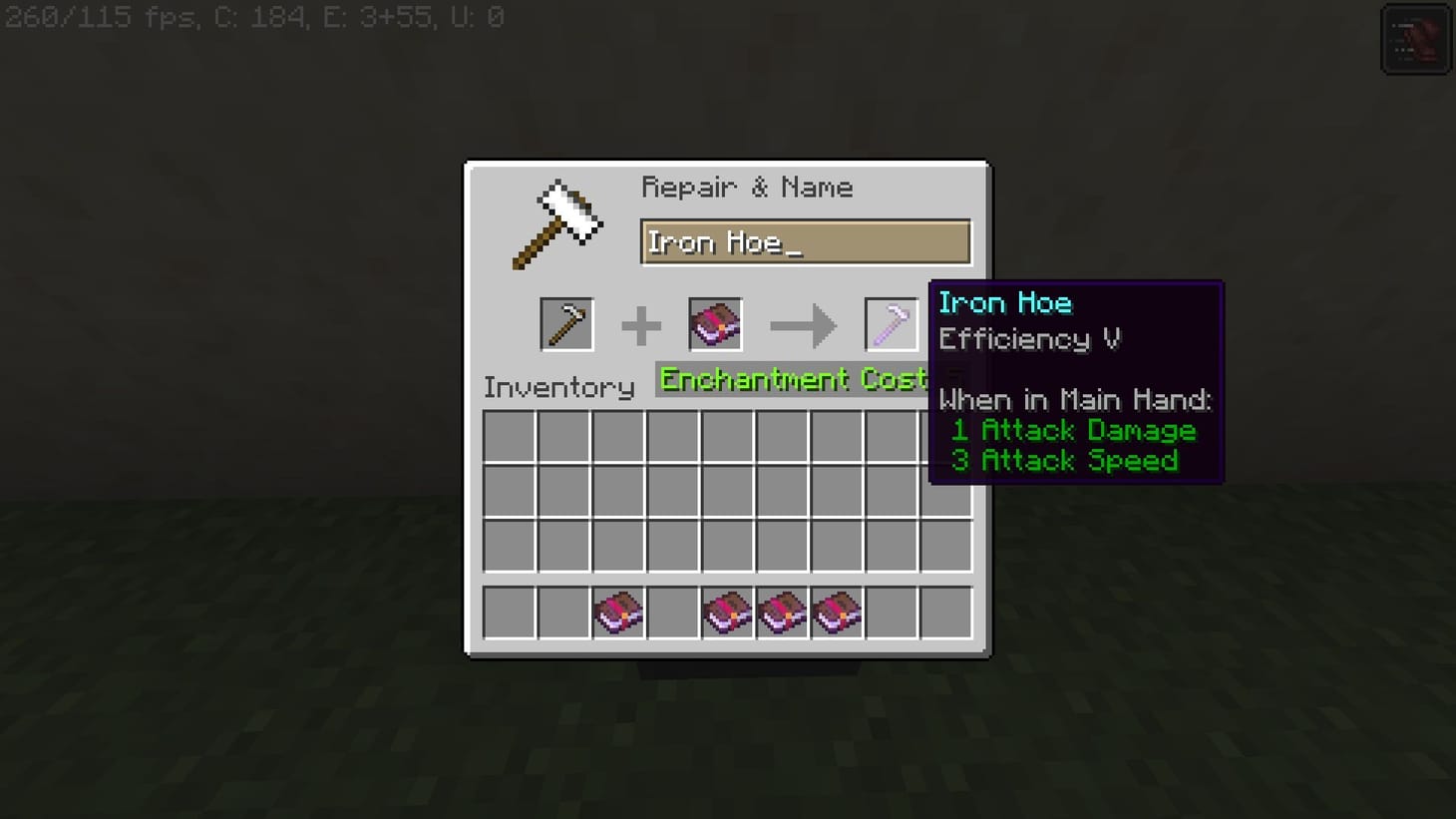
Task: Click inside the Iron Hoe name text field
Action: [806, 241]
